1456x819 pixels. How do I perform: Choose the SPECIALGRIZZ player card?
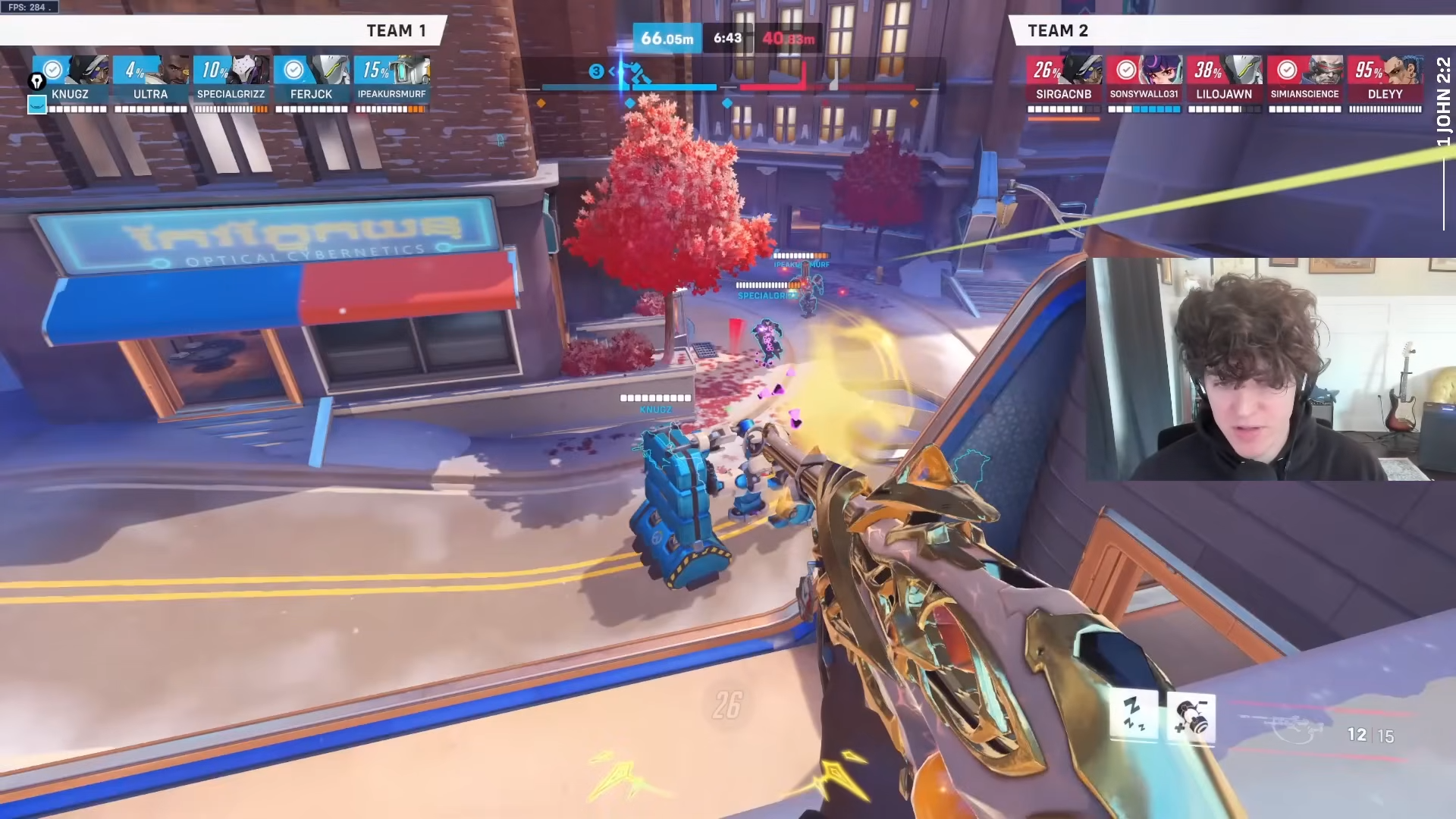tap(231, 83)
